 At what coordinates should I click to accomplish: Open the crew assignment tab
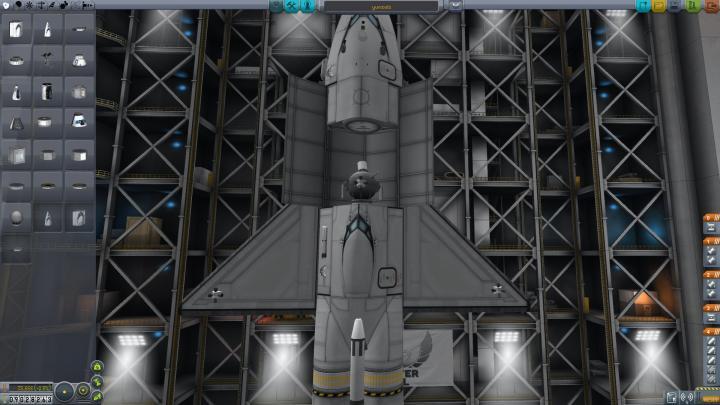tap(308, 6)
